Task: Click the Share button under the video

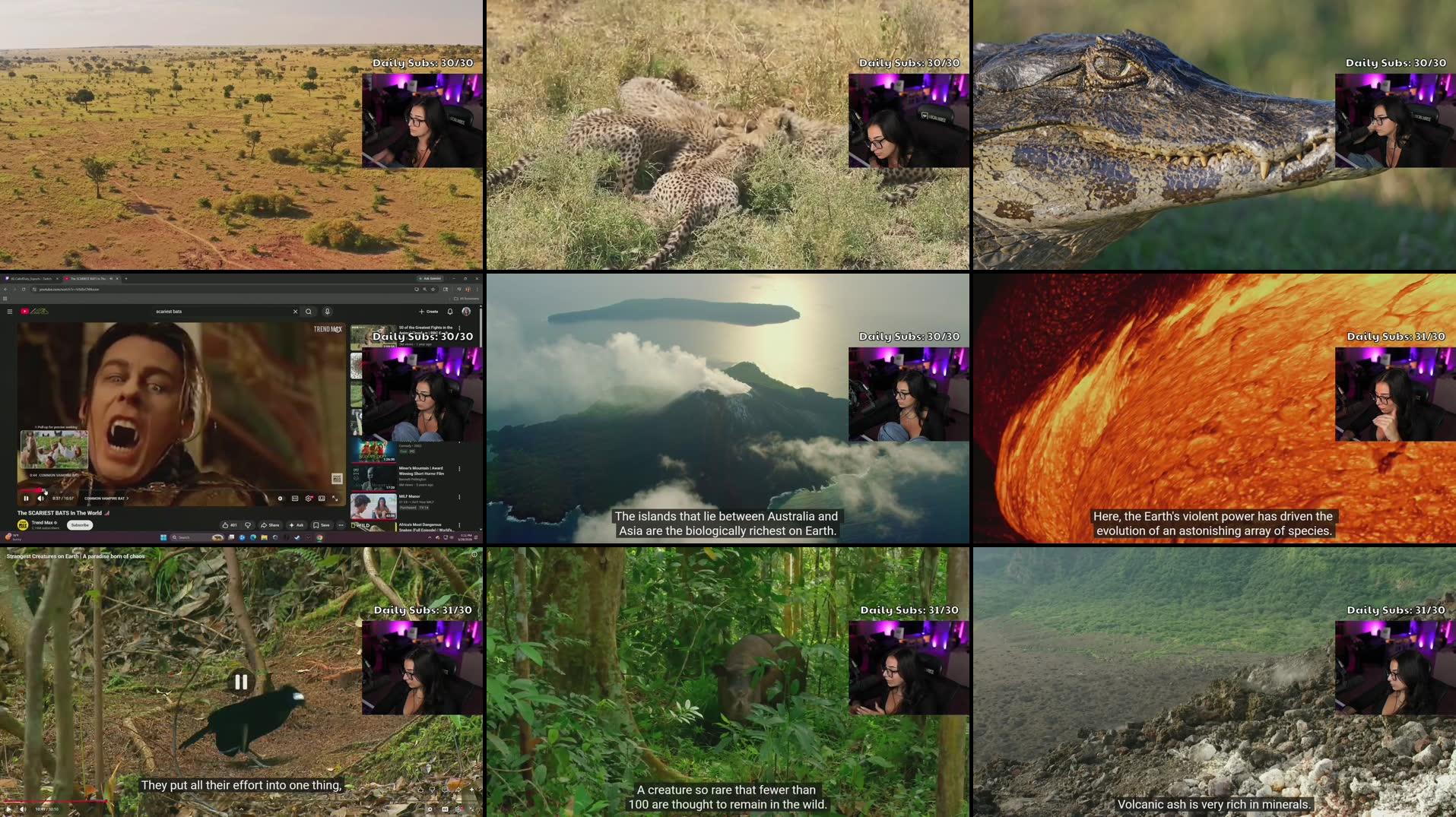Action: point(270,525)
